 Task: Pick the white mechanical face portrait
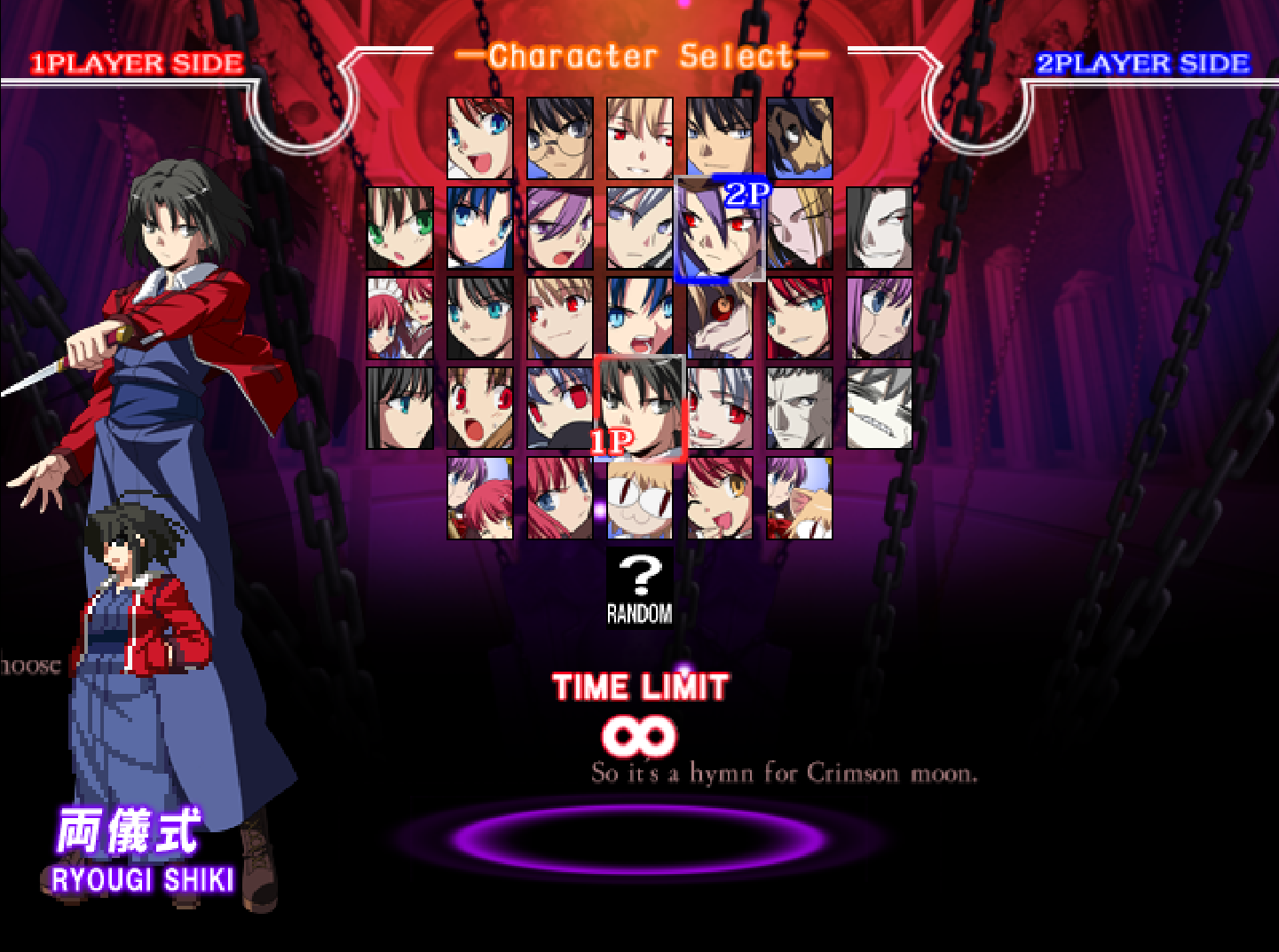click(879, 408)
